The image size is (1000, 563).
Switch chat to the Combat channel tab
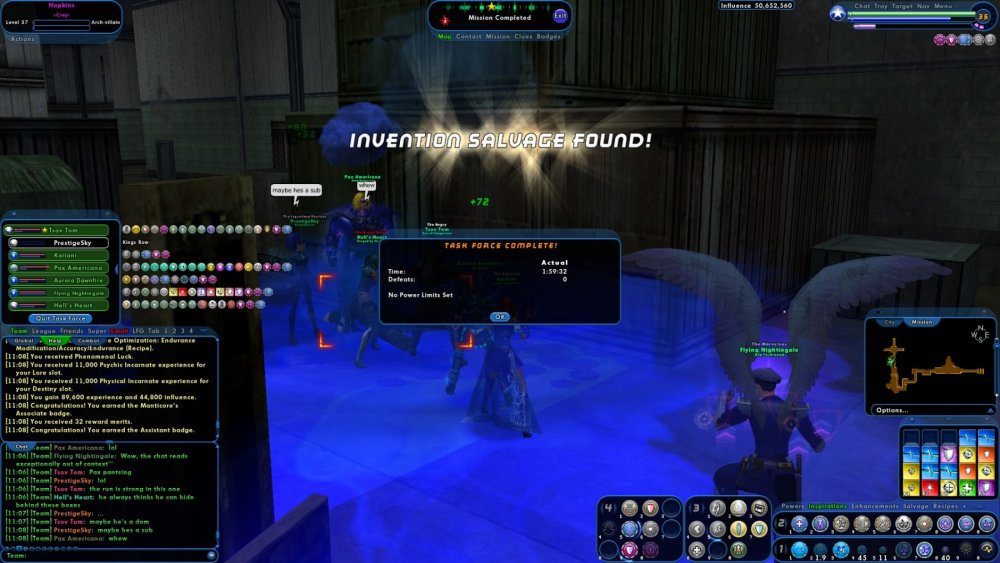point(89,341)
